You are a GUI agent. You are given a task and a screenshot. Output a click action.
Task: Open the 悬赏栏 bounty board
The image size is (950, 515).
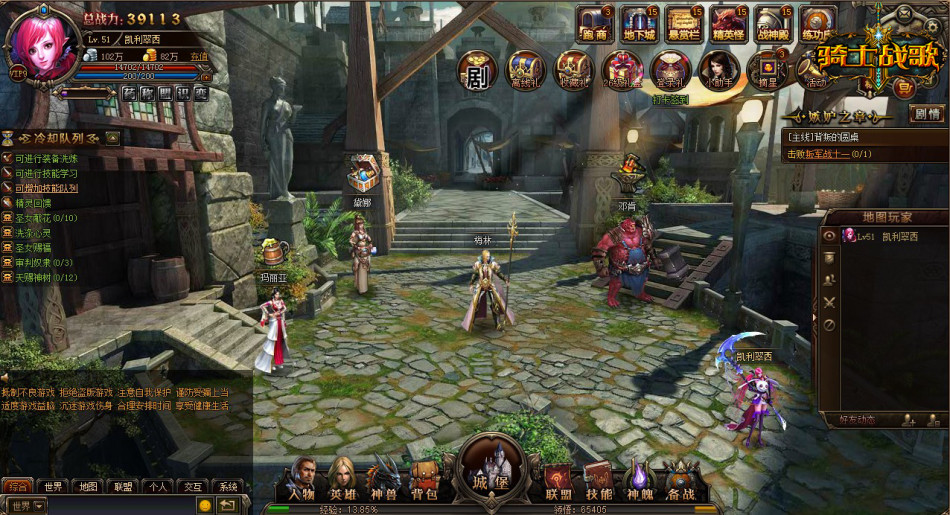pos(683,25)
